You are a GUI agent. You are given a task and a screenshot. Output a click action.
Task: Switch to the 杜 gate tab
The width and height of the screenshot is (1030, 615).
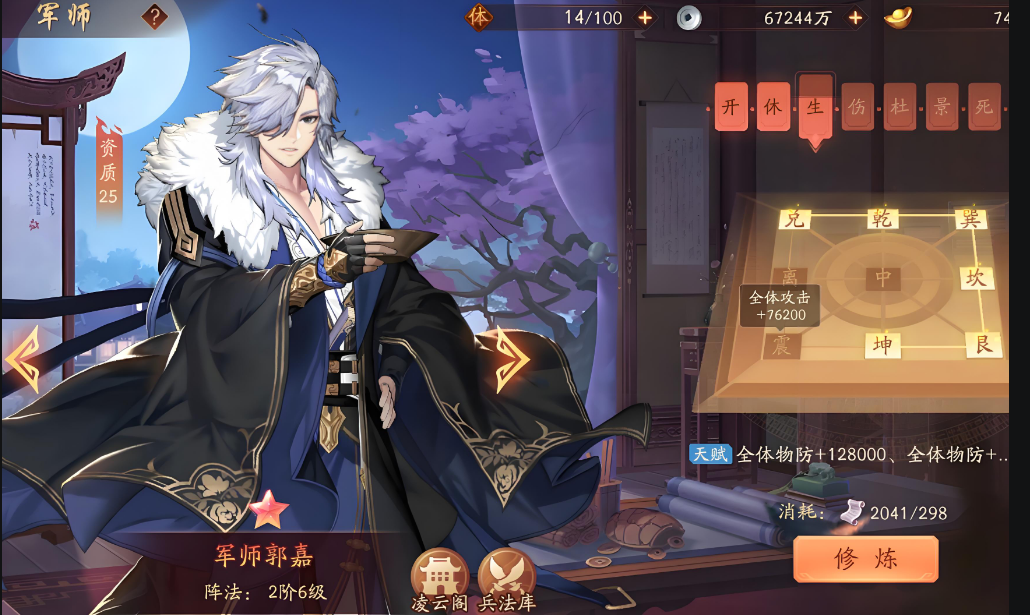[900, 107]
